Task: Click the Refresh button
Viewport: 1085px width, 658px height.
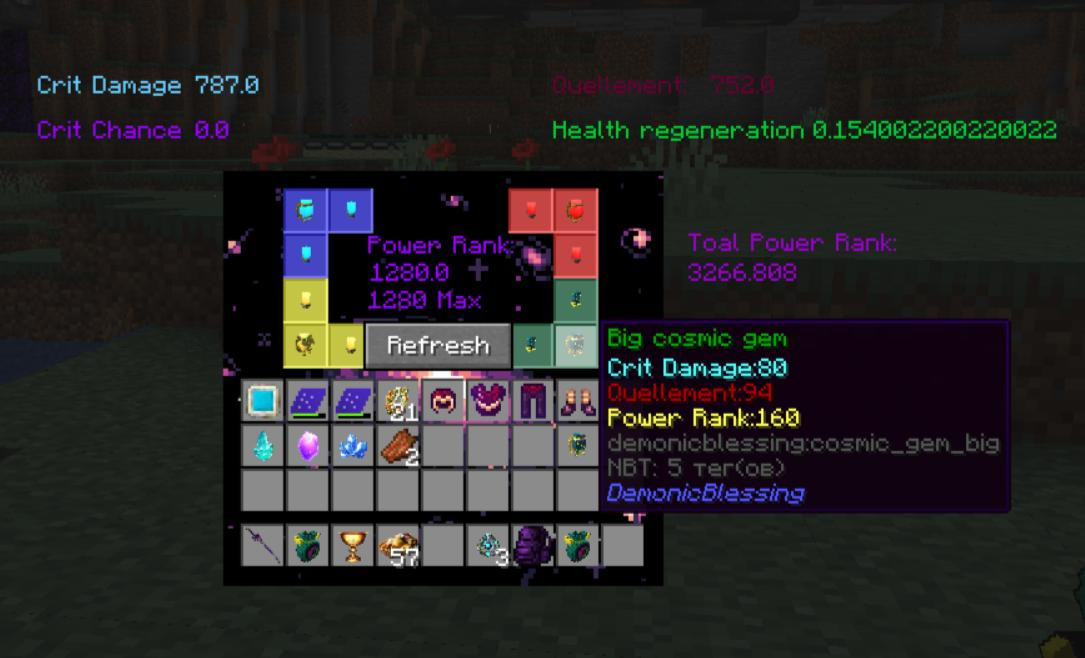Action: pos(438,345)
